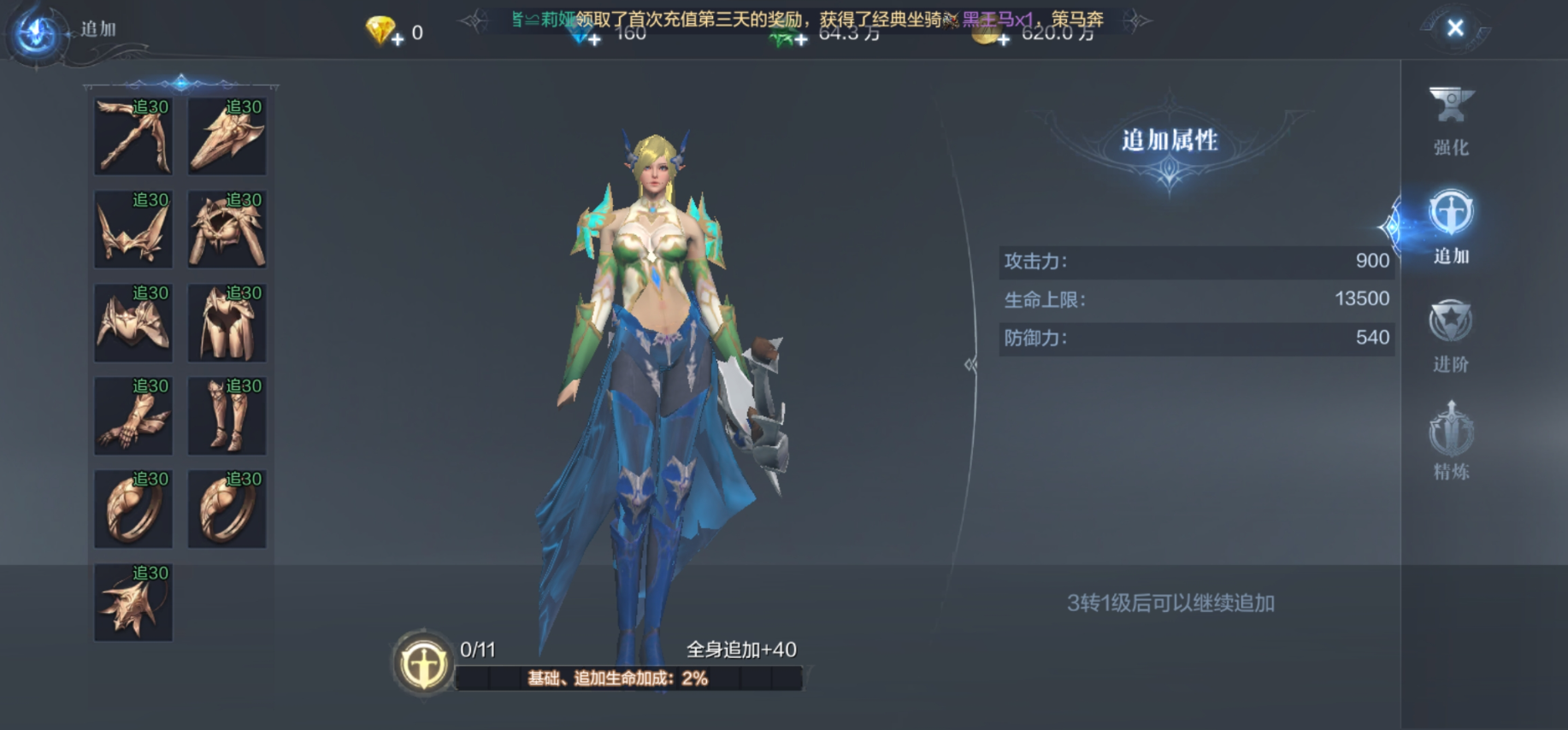Select the gauntlet equipment slot
Screen dimensions: 1568x730
133,415
